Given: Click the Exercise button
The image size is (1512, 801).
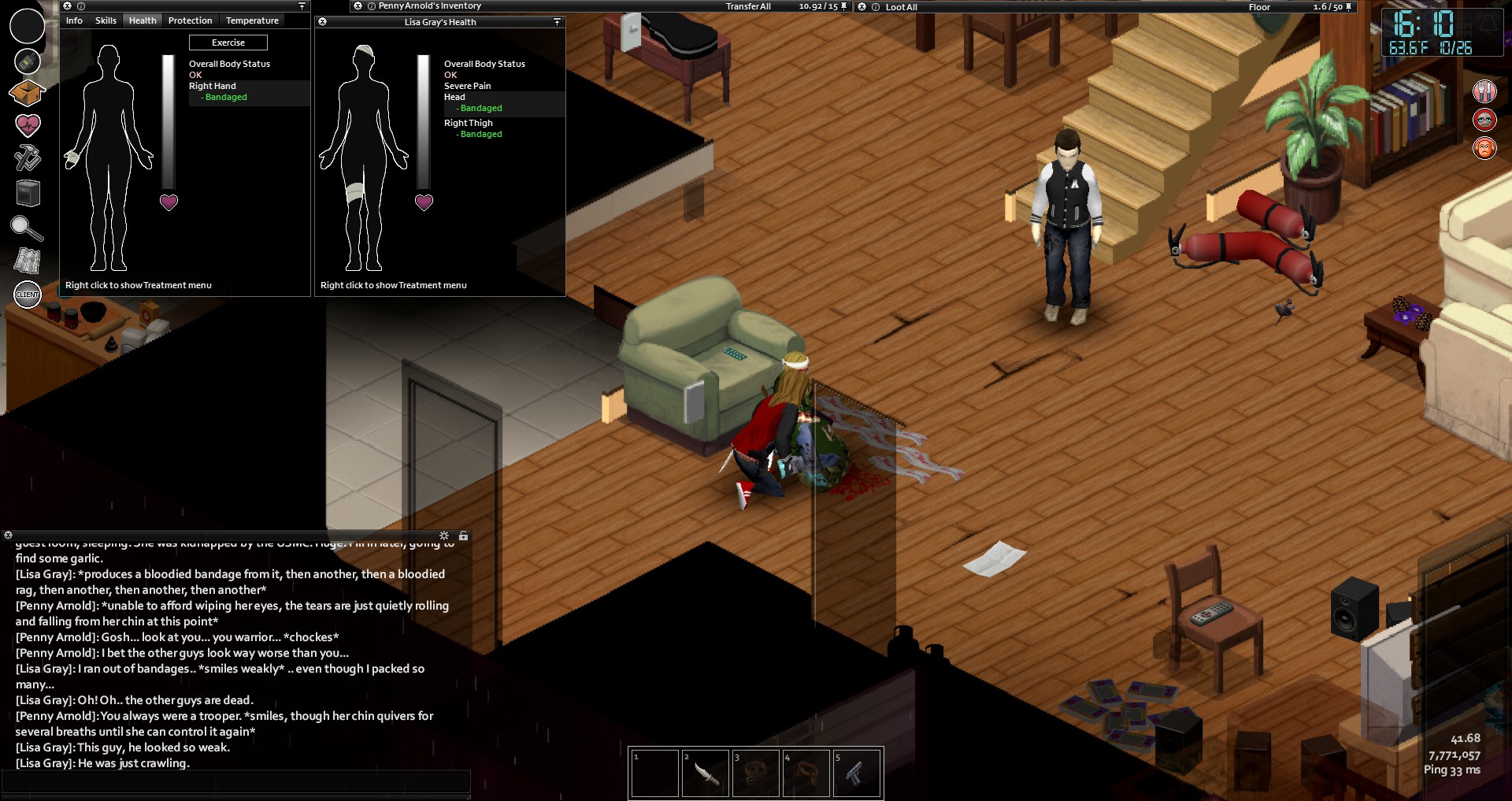Looking at the screenshot, I should click(228, 43).
